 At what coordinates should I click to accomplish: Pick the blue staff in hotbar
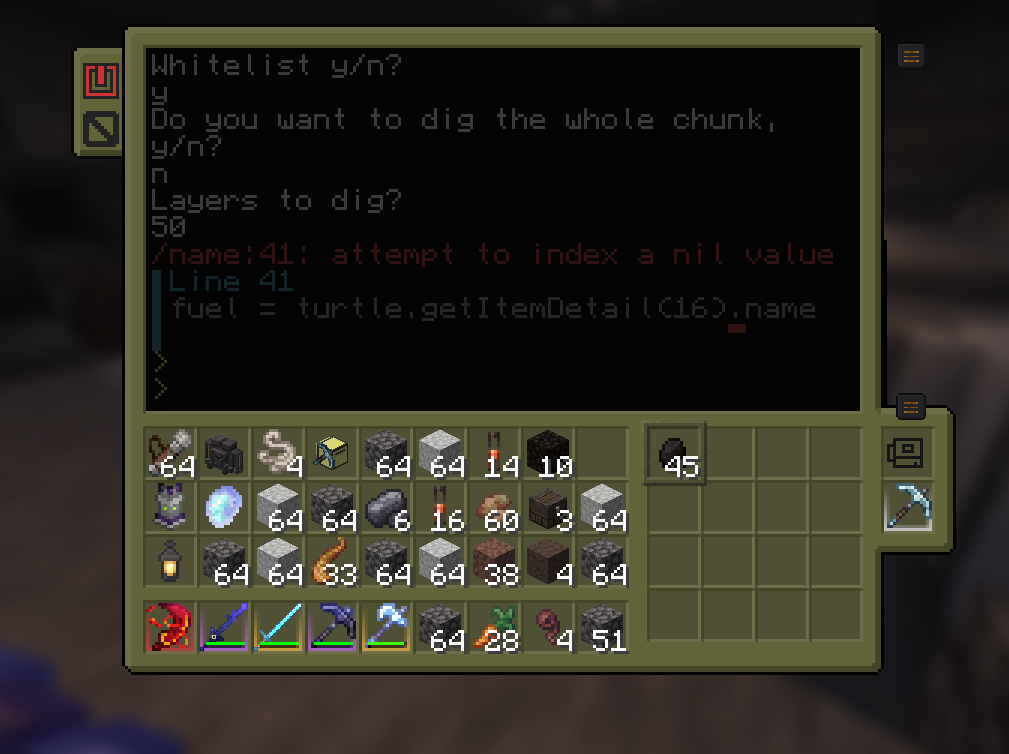[x=225, y=627]
